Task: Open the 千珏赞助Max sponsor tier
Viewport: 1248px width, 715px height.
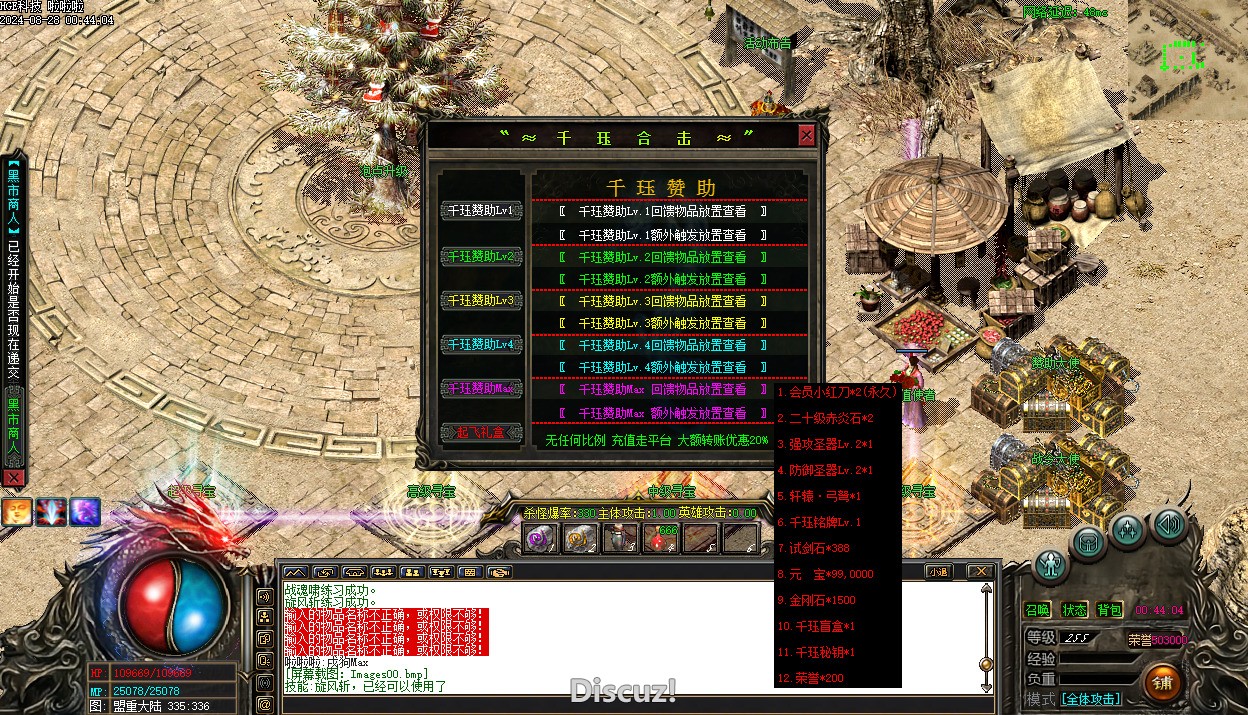Action: (x=481, y=388)
